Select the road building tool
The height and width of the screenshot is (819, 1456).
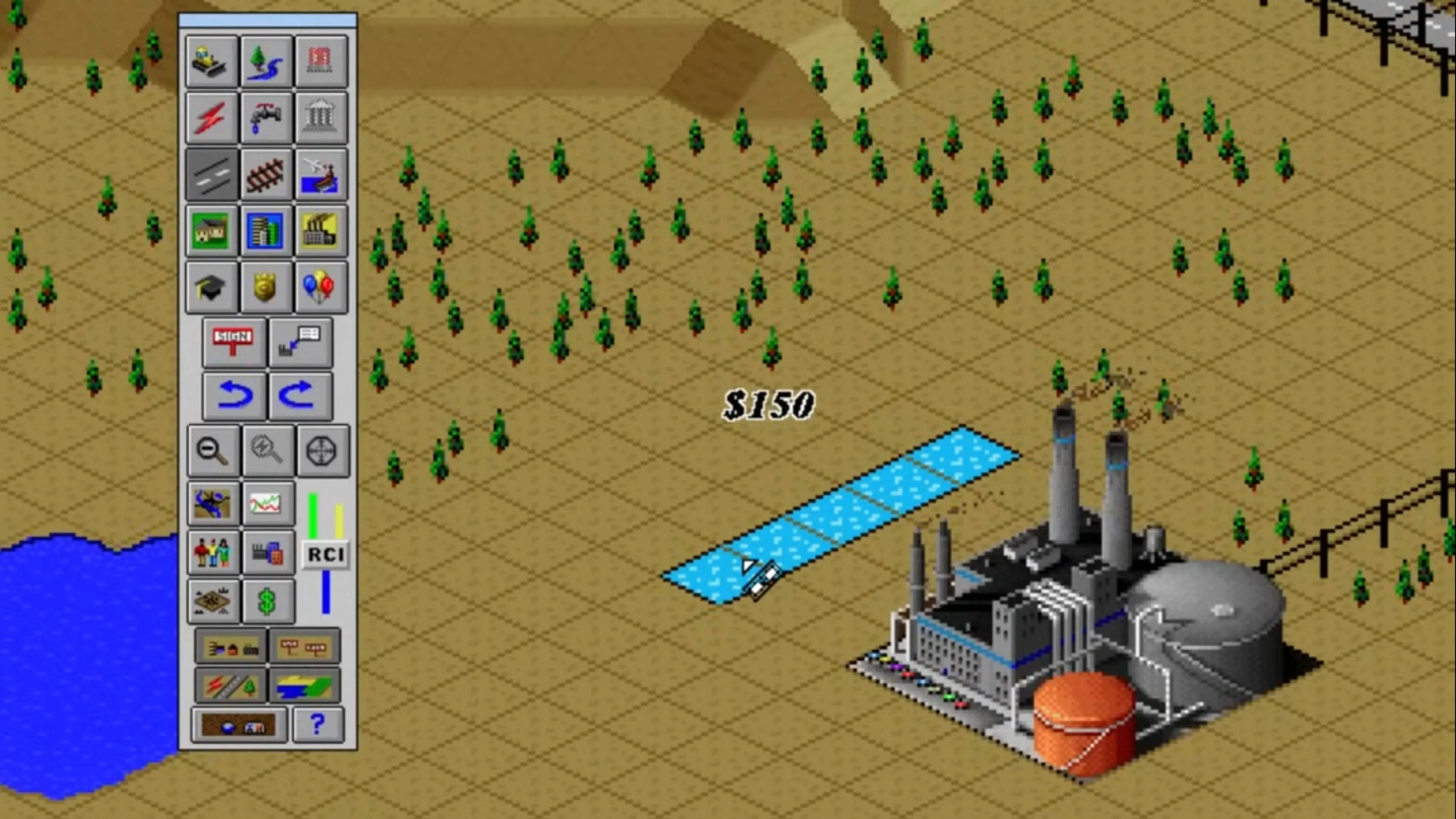coord(212,174)
